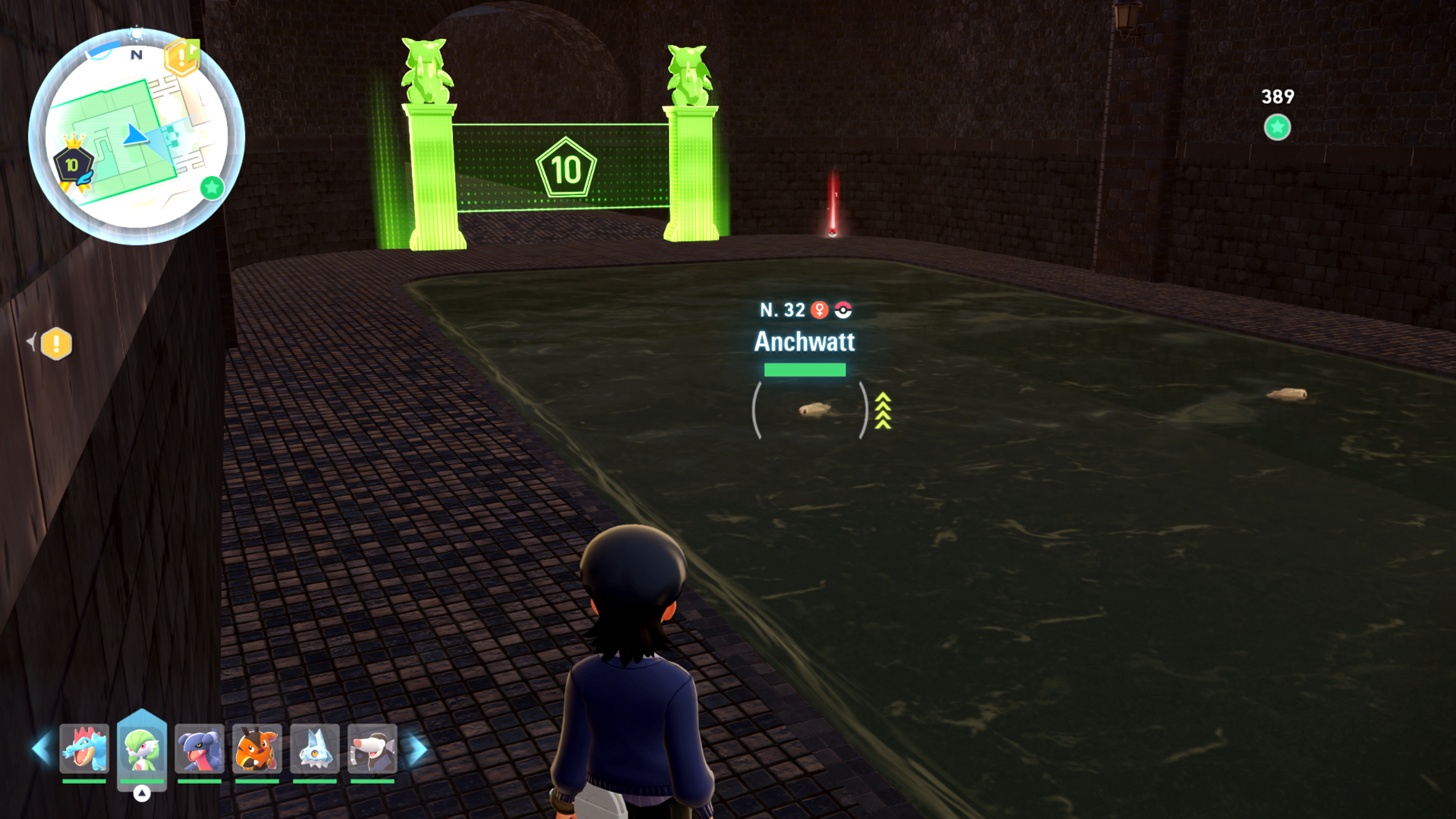Select the mole Pokémon in the last slot
The height and width of the screenshot is (819, 1456).
coord(372,748)
